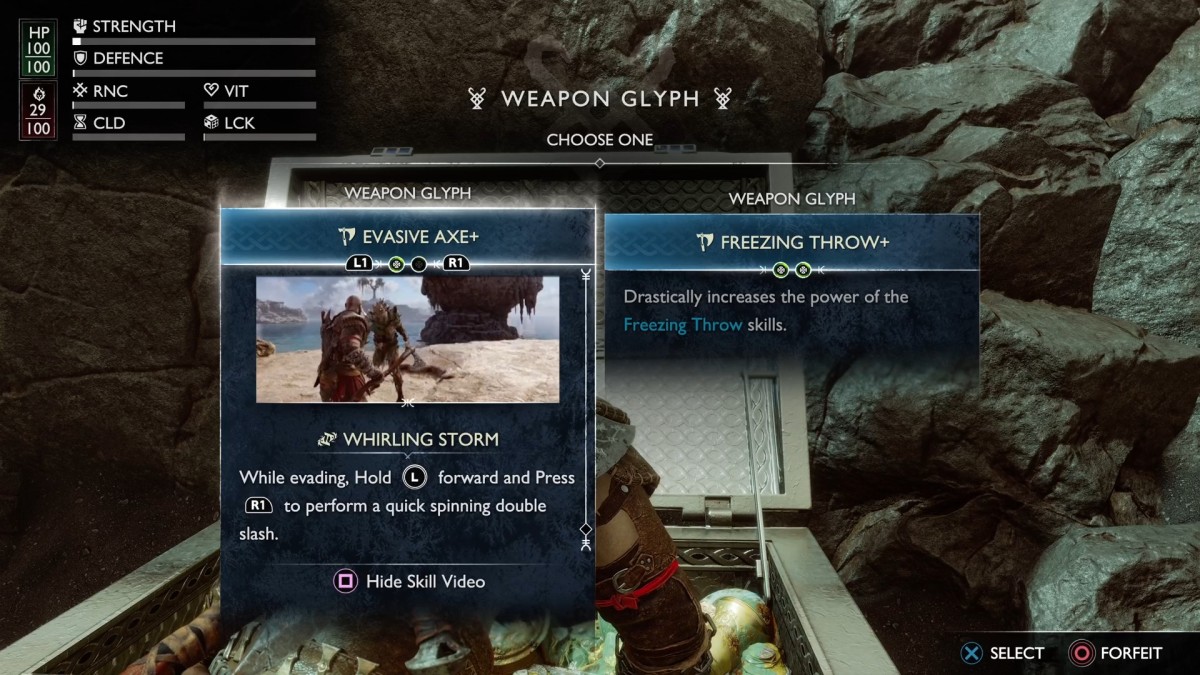Choose the Freezing Throw+ weapon glyph card
The image size is (1200, 675).
pos(792,242)
